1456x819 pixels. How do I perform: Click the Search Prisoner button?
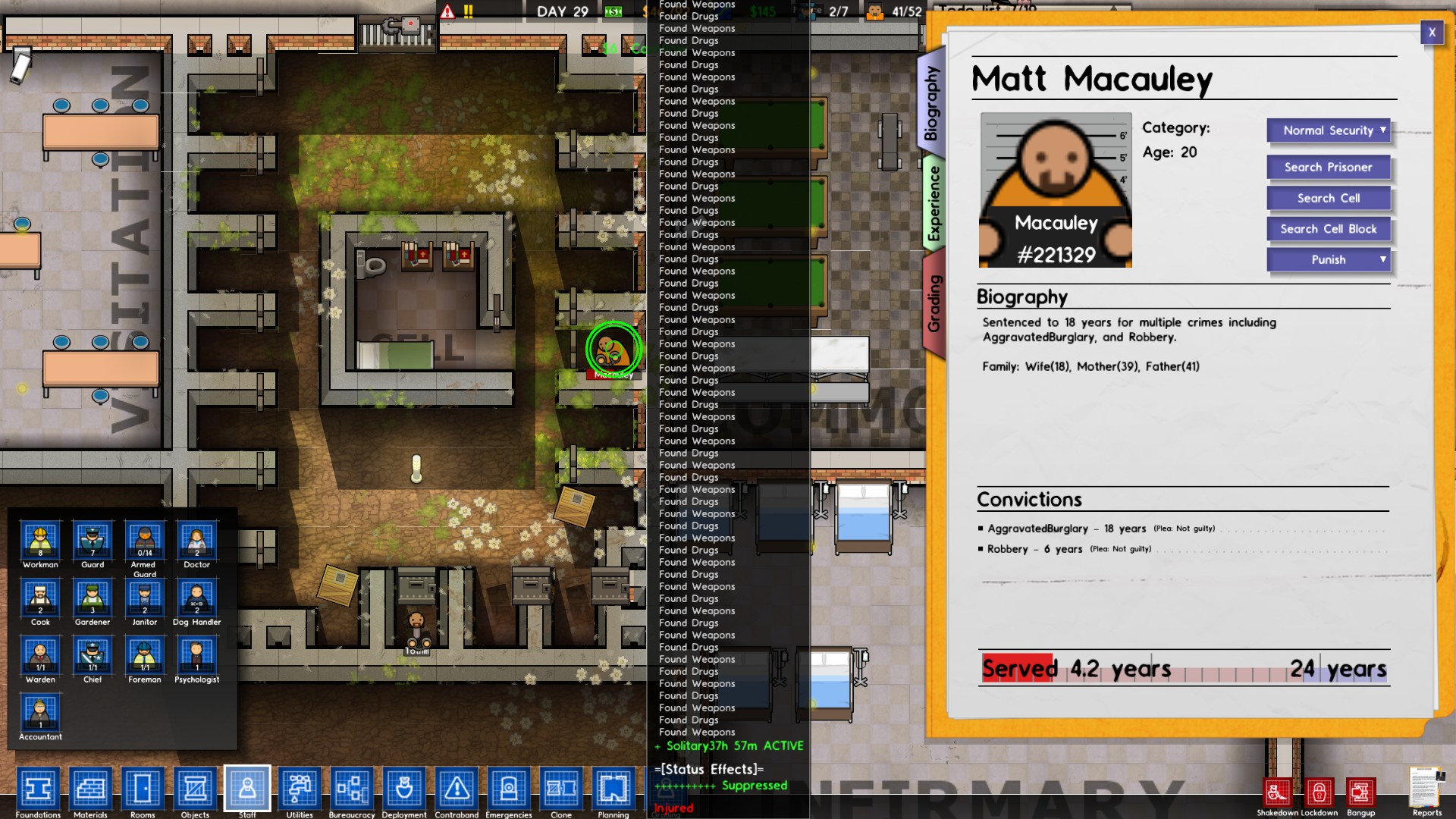1328,167
